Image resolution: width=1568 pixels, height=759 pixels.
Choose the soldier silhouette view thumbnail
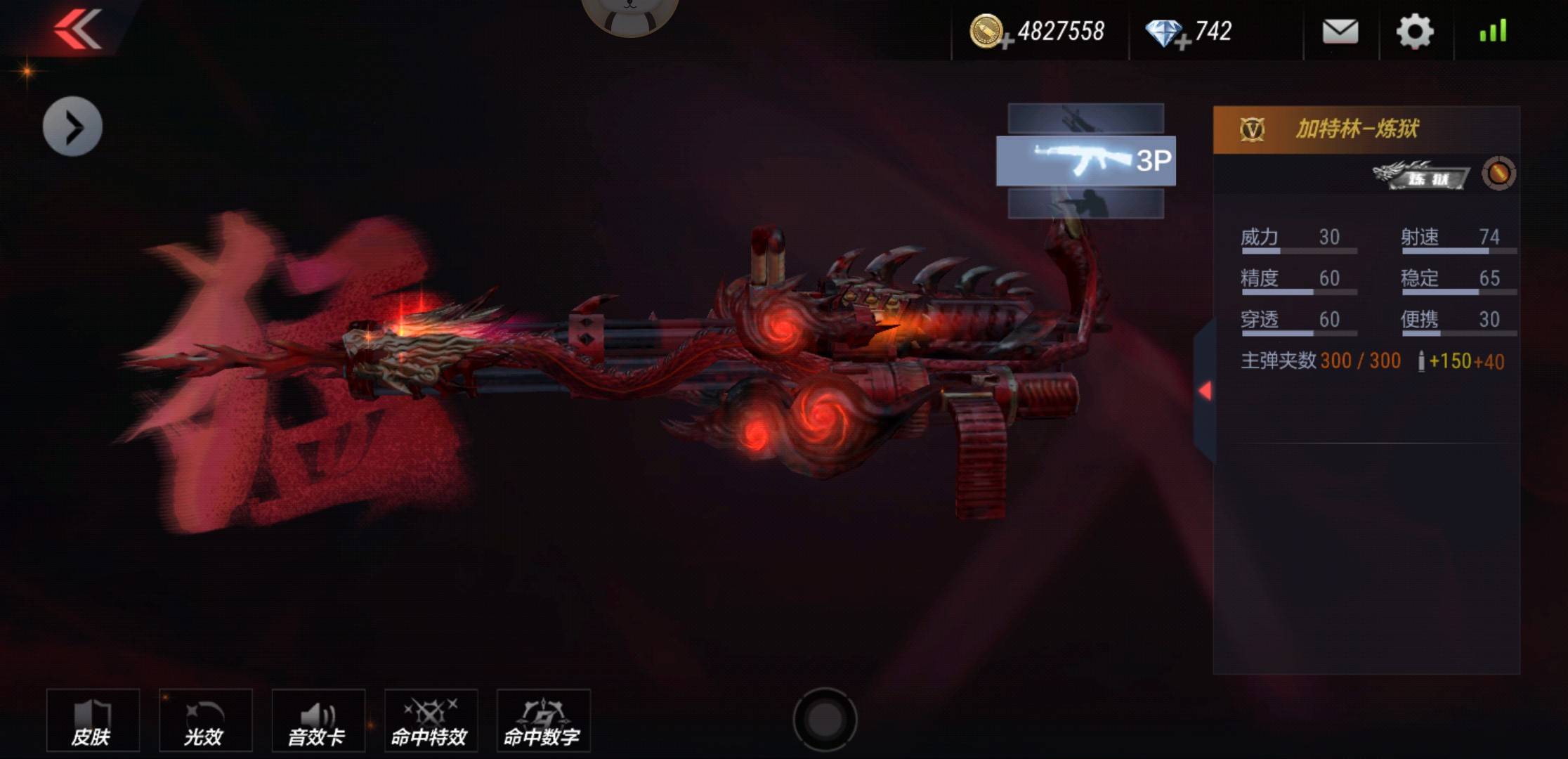[x=1085, y=204]
